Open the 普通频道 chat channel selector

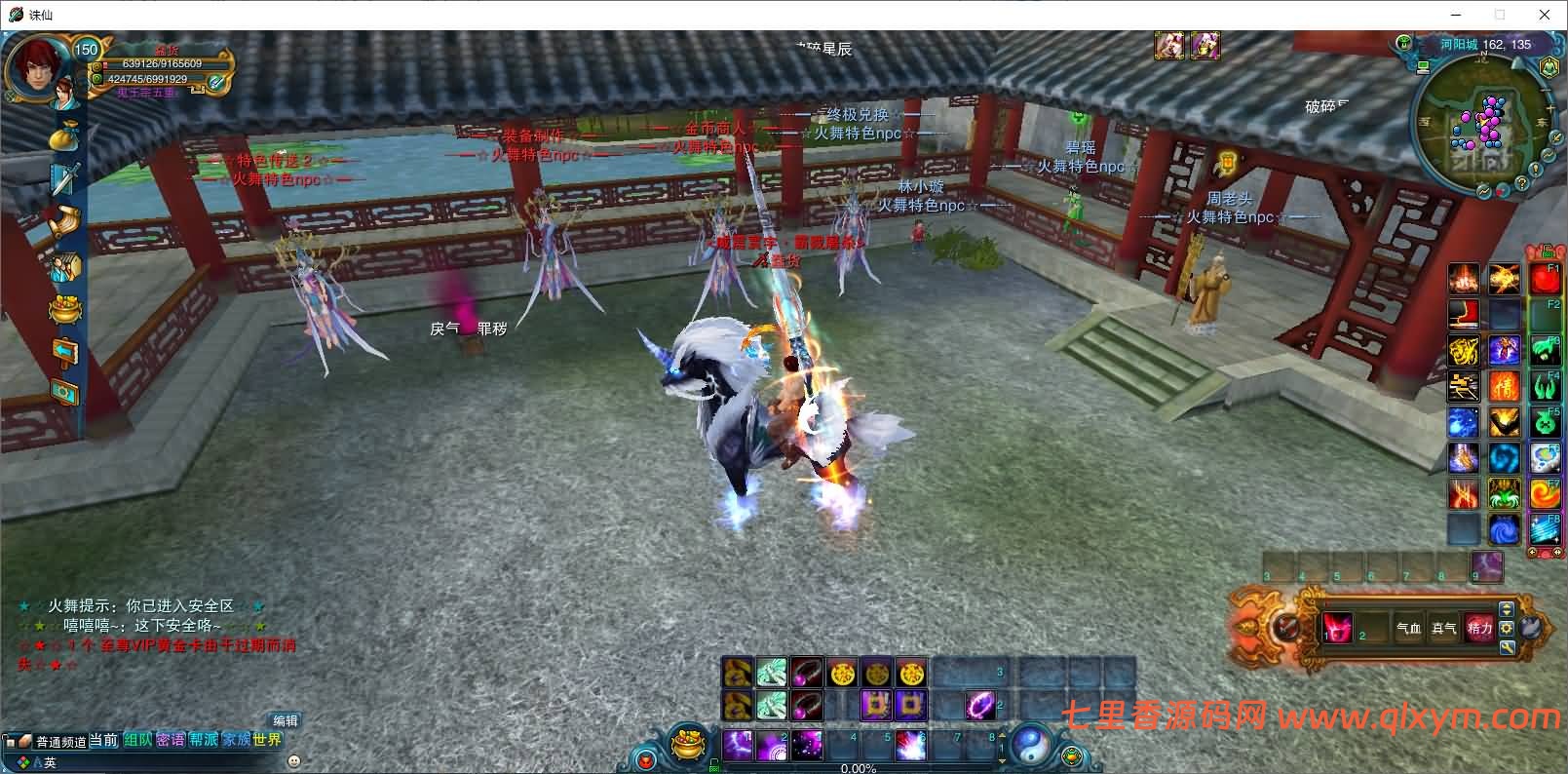pyautogui.click(x=61, y=741)
